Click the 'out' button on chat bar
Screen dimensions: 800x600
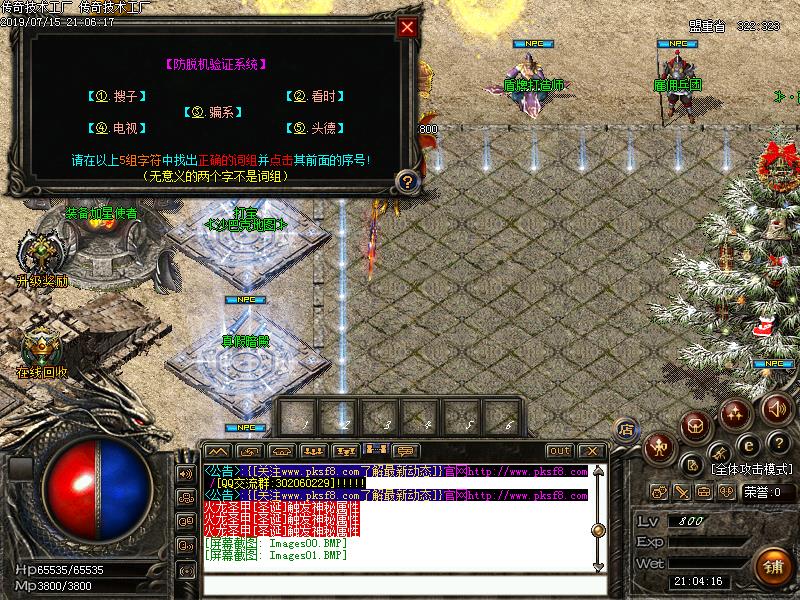(x=559, y=451)
